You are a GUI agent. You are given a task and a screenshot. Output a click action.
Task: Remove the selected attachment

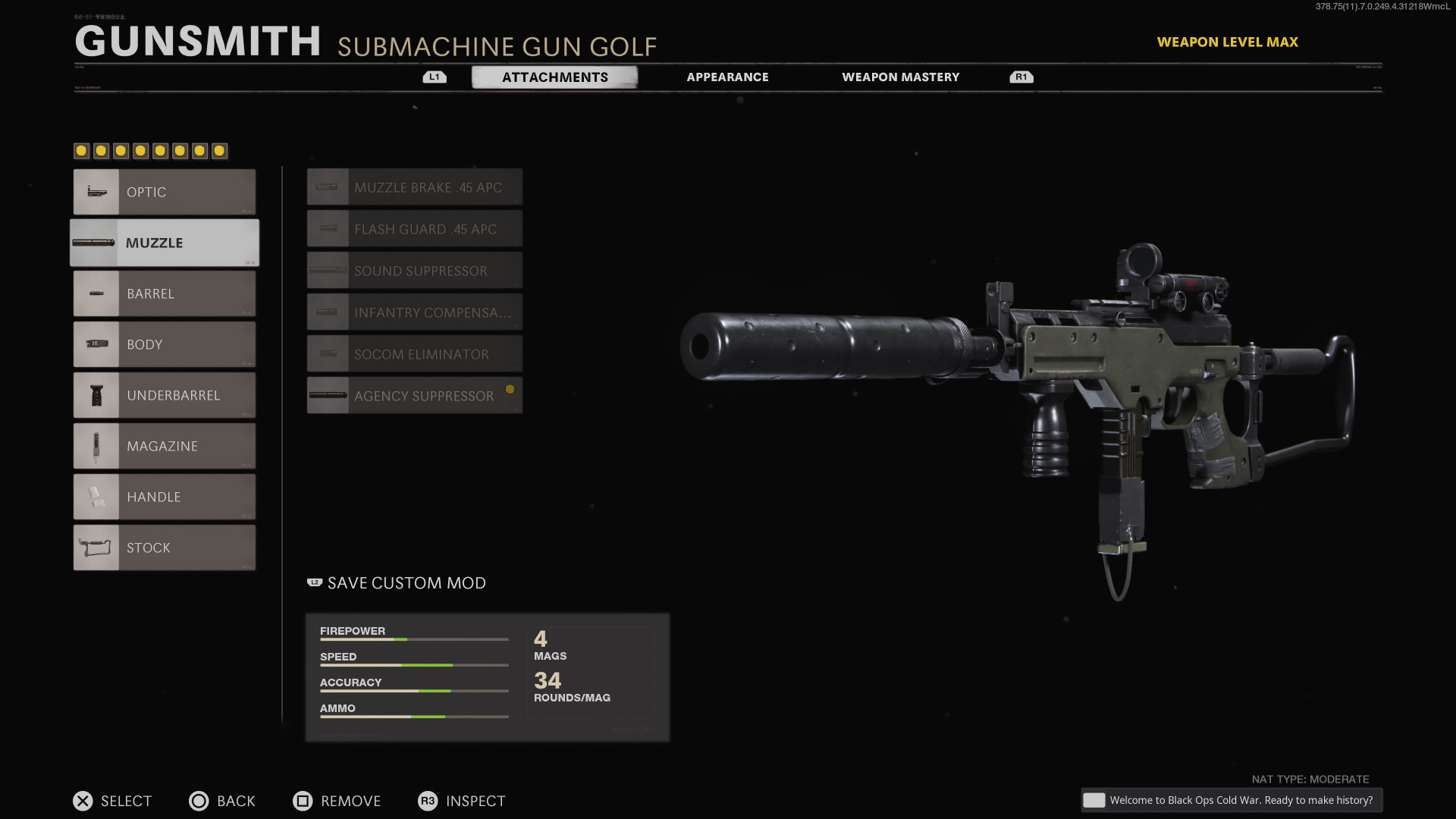click(337, 801)
